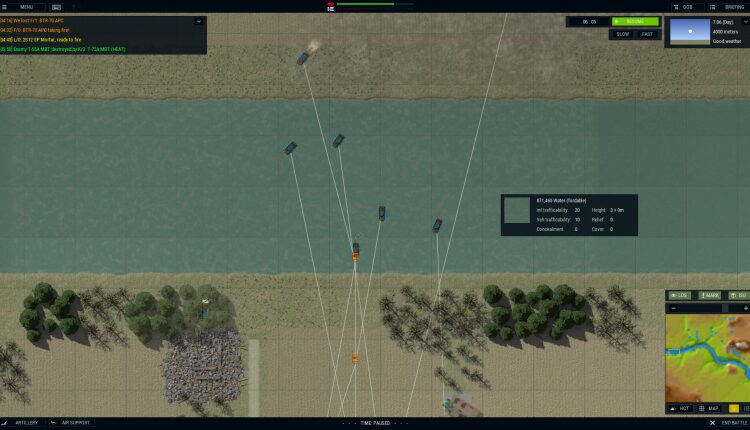Open the Air Support panel
This screenshot has height=430, width=750.
pyautogui.click(x=71, y=423)
